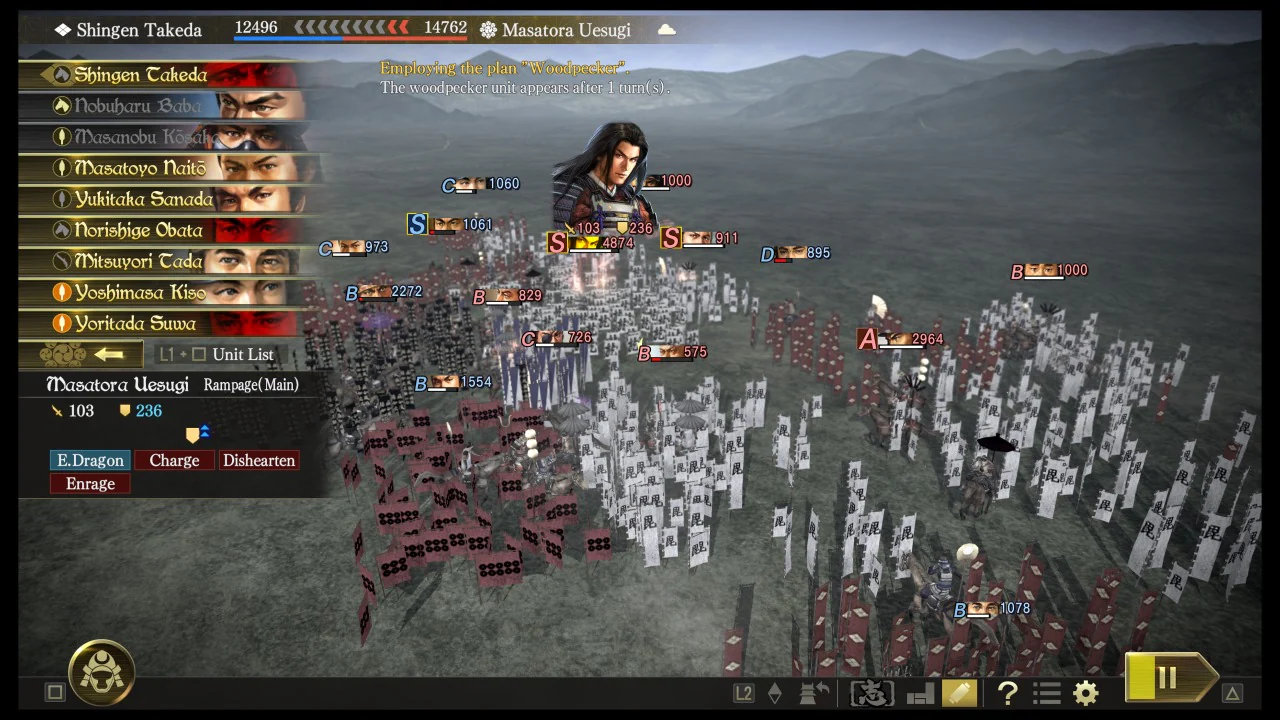This screenshot has width=1280, height=720.
Task: Select the gold brush drawing tool icon
Action: point(959,692)
